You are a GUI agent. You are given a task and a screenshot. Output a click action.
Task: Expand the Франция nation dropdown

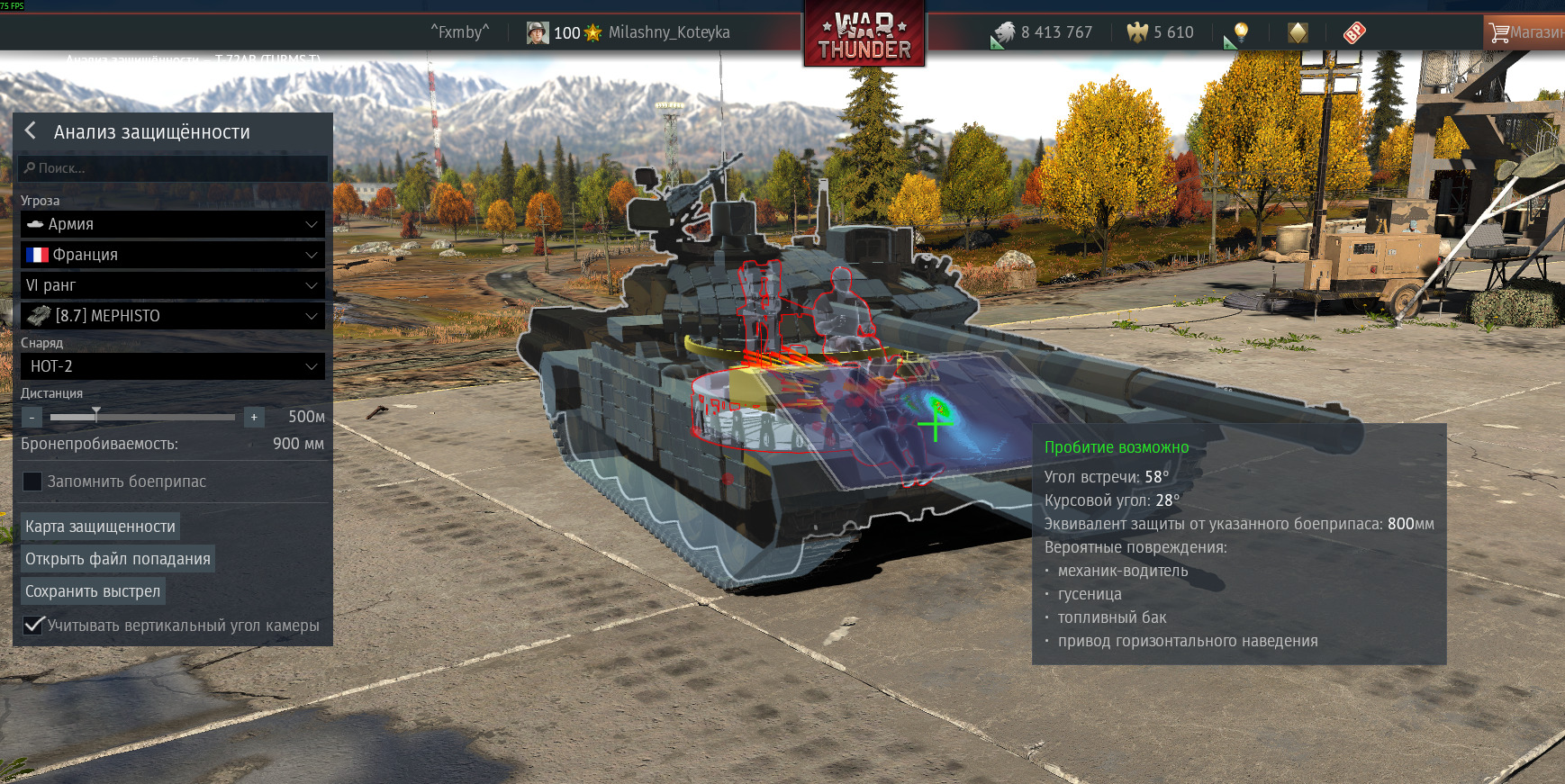point(172,255)
